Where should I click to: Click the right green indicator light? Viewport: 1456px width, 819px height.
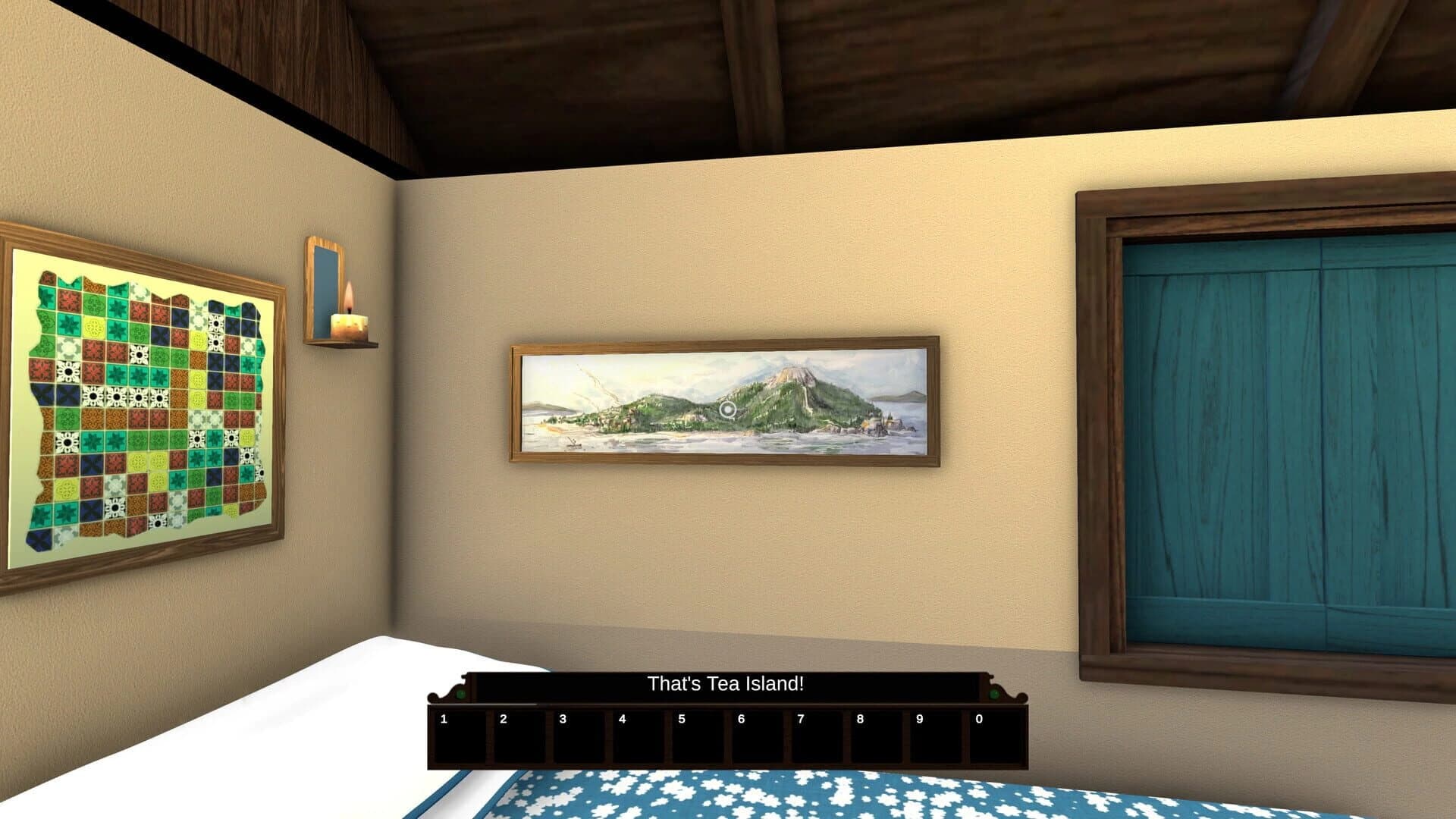[x=995, y=695]
